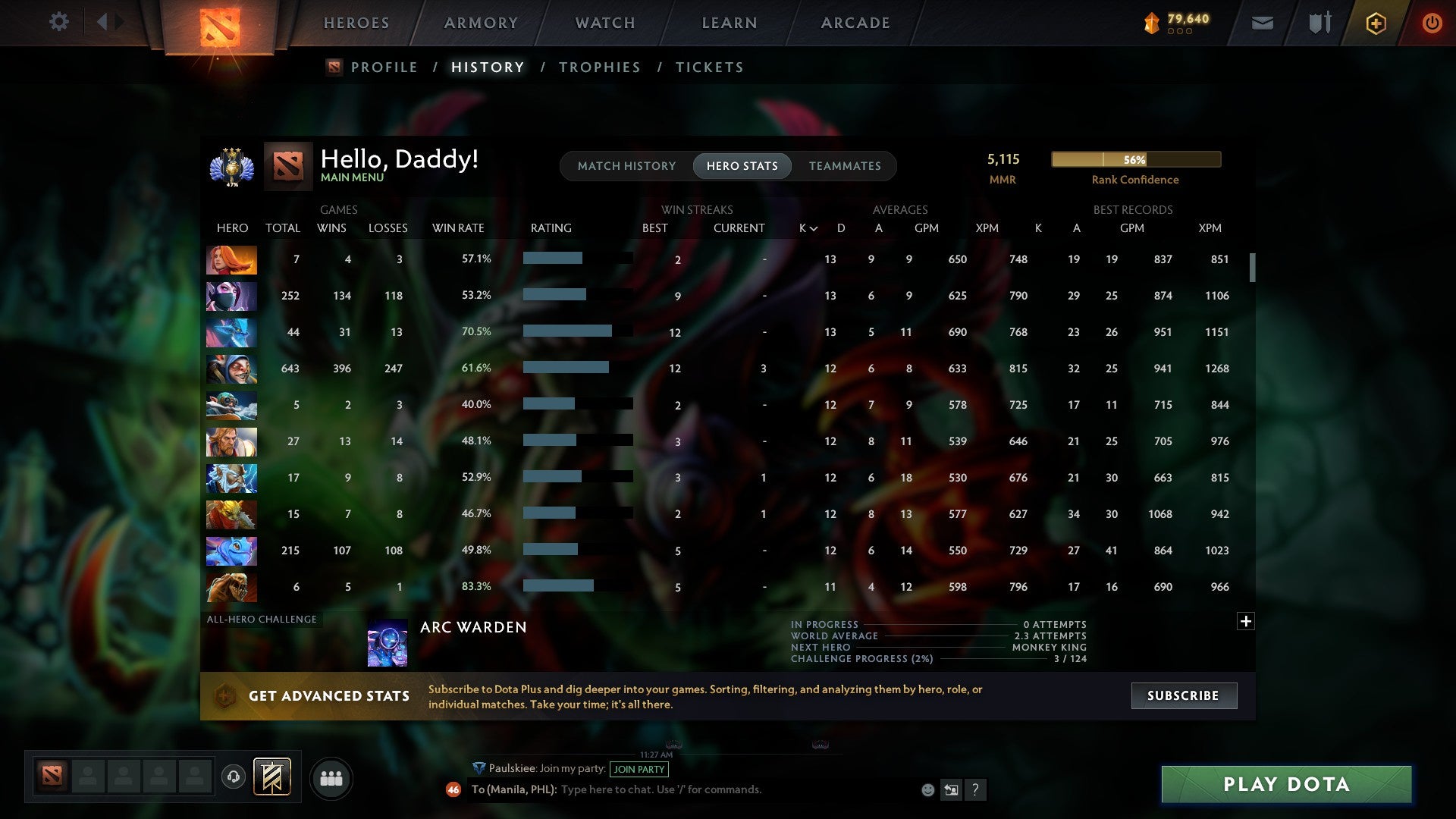Open the TROPHIES section

[599, 67]
